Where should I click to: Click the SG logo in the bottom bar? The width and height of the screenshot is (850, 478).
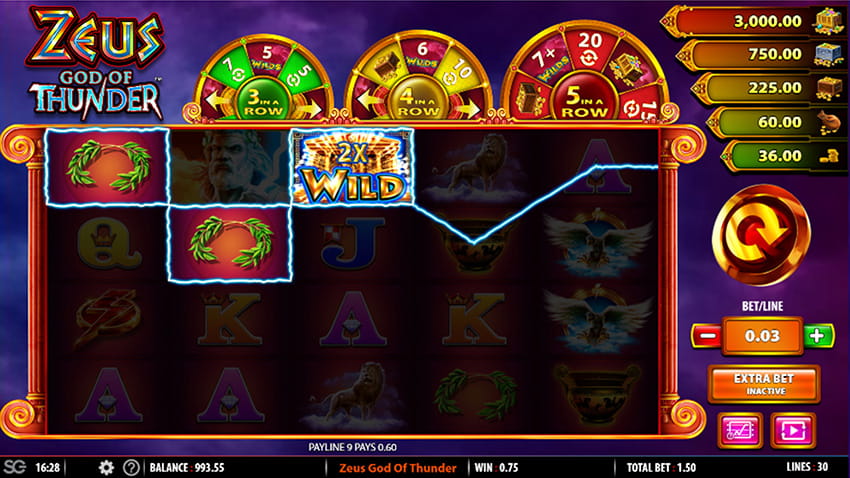(14, 468)
